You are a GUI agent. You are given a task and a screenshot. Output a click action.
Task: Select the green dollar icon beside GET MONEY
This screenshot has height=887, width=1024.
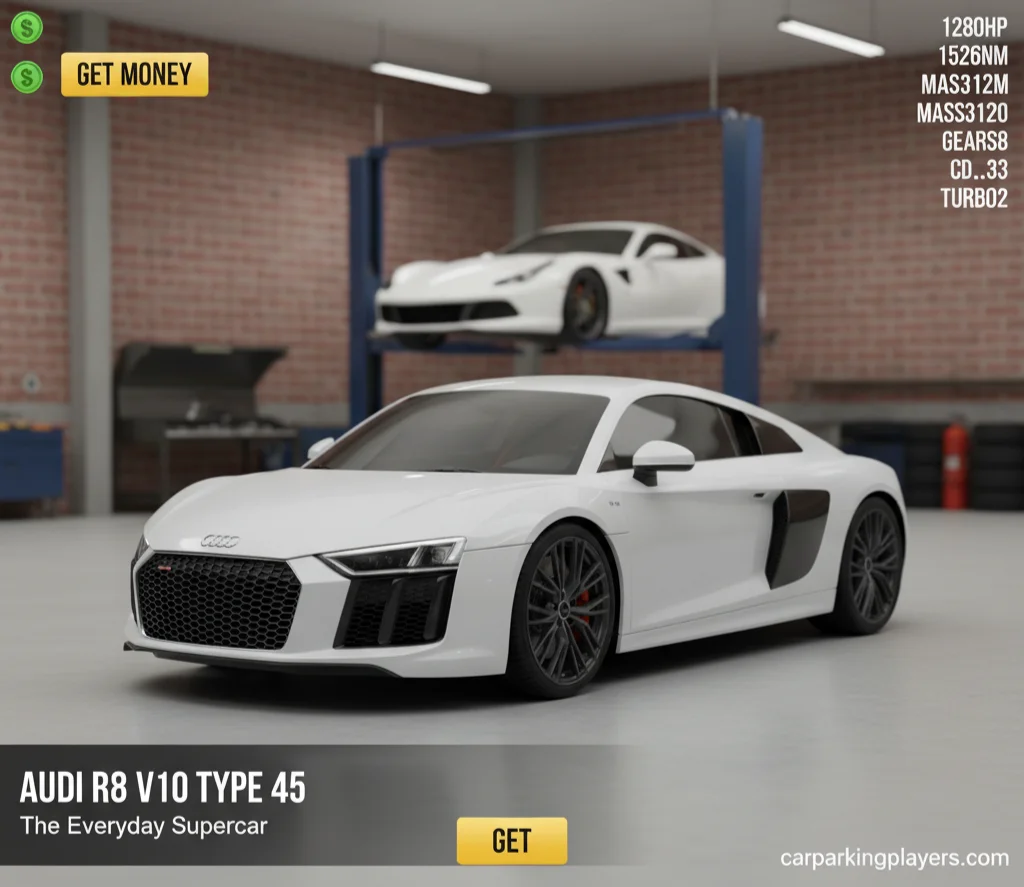27,76
